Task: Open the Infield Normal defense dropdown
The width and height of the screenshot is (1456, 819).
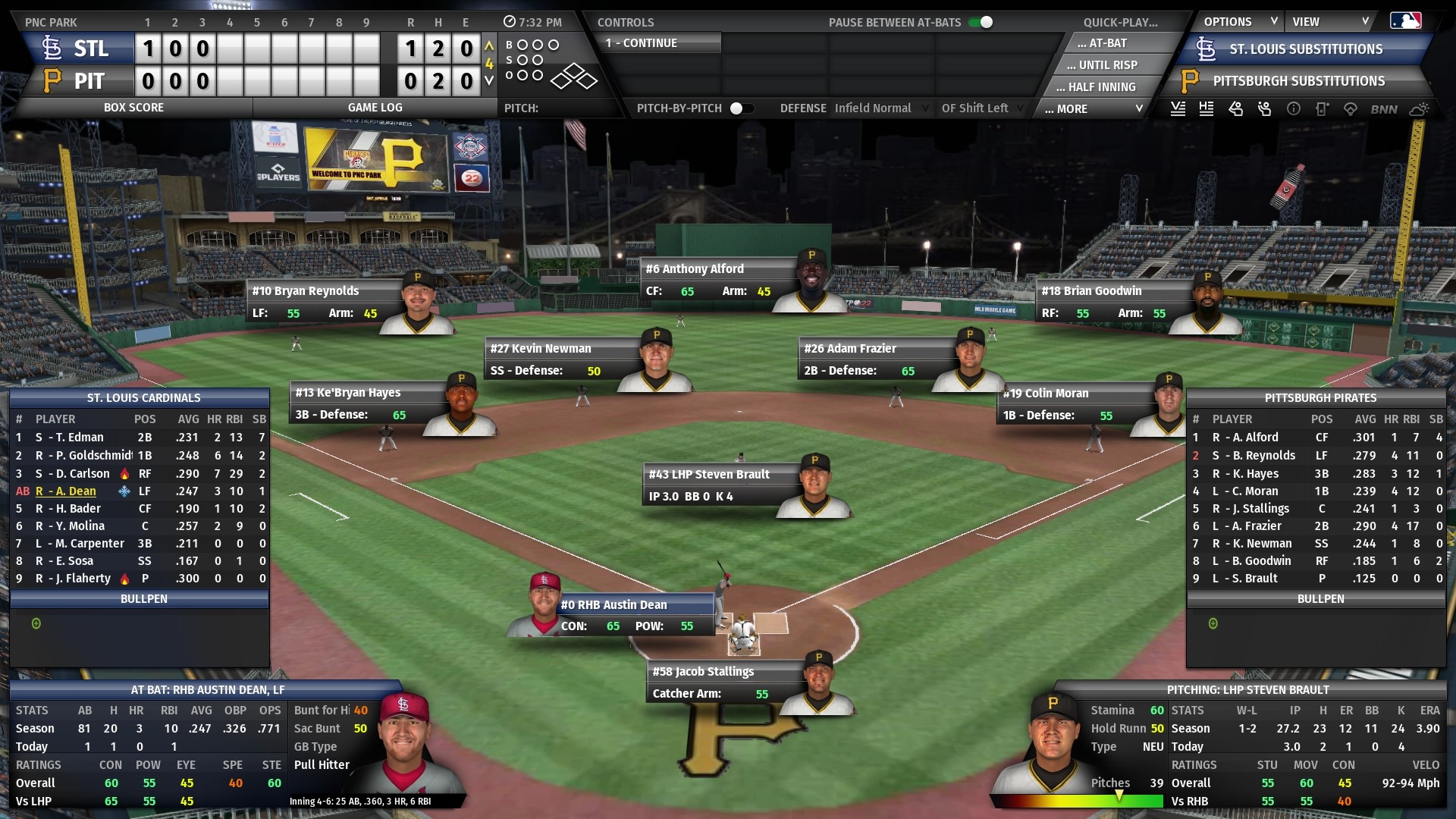Action: click(881, 108)
